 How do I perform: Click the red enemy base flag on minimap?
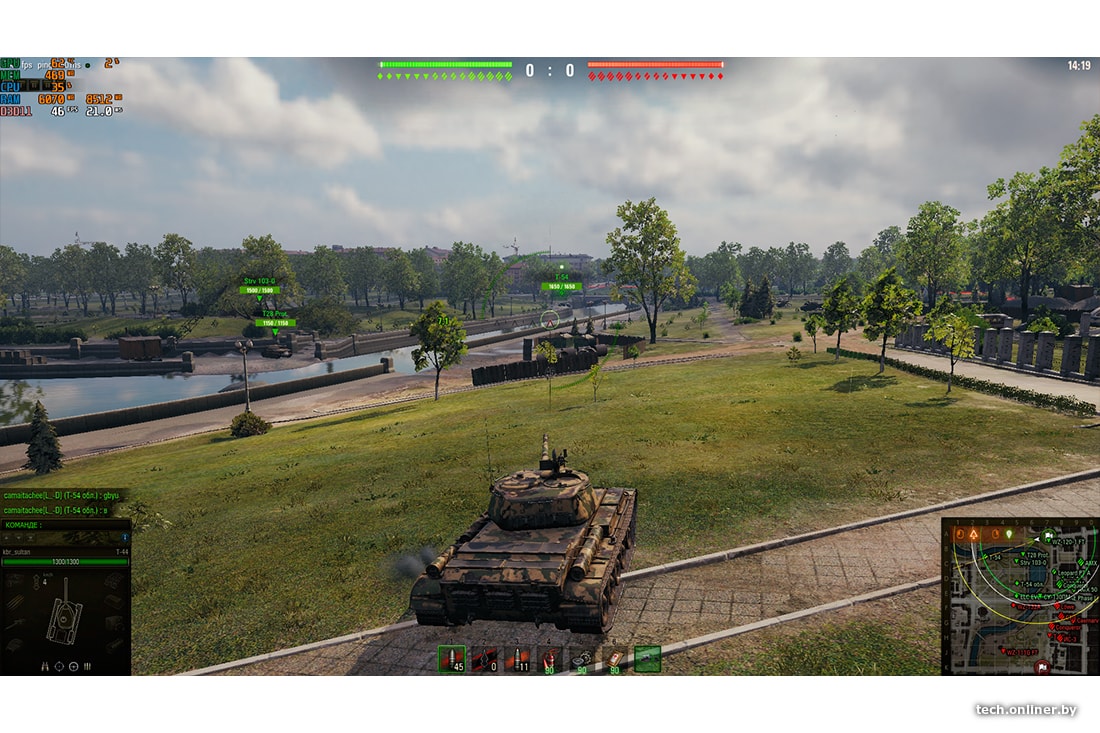click(1043, 665)
